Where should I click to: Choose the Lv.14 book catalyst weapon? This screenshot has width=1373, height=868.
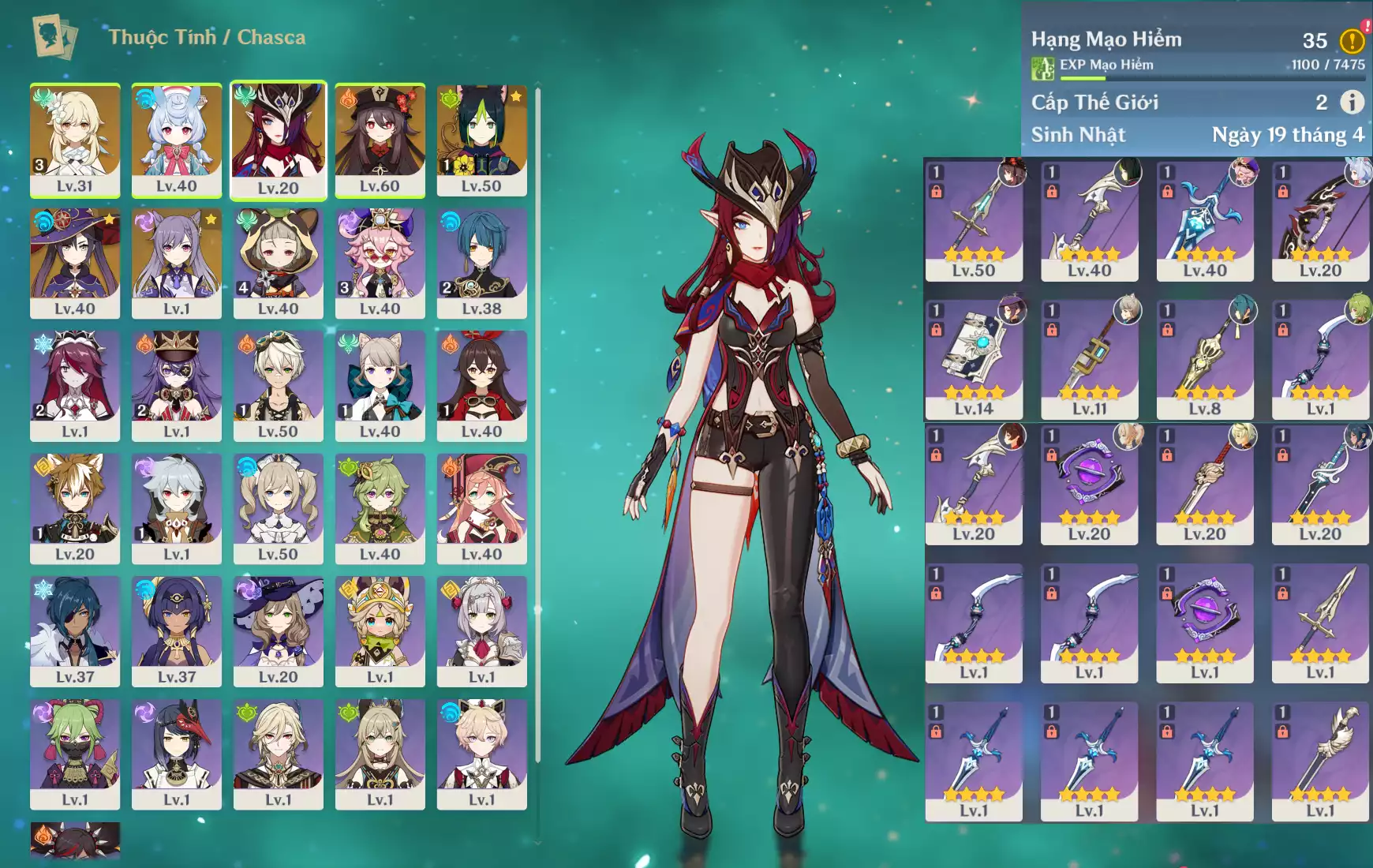click(x=974, y=359)
